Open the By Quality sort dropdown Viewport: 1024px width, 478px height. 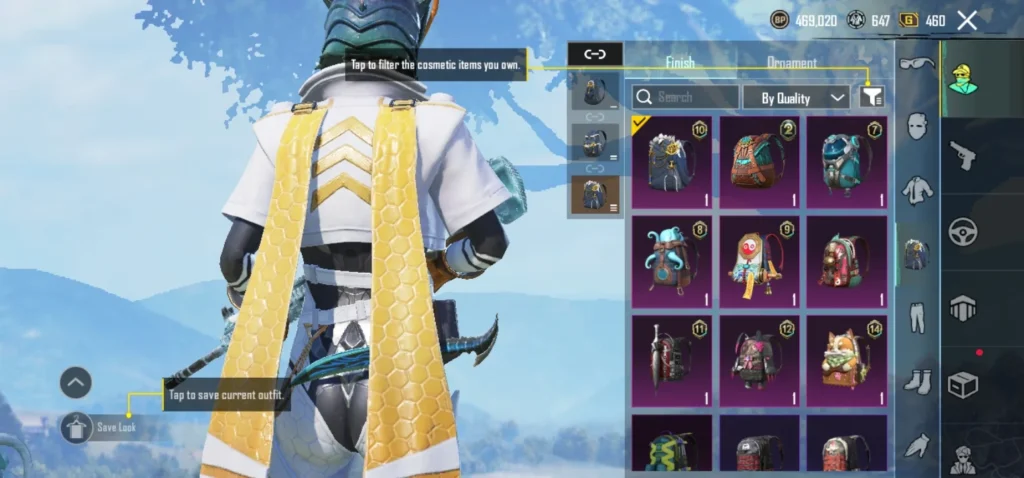point(797,97)
